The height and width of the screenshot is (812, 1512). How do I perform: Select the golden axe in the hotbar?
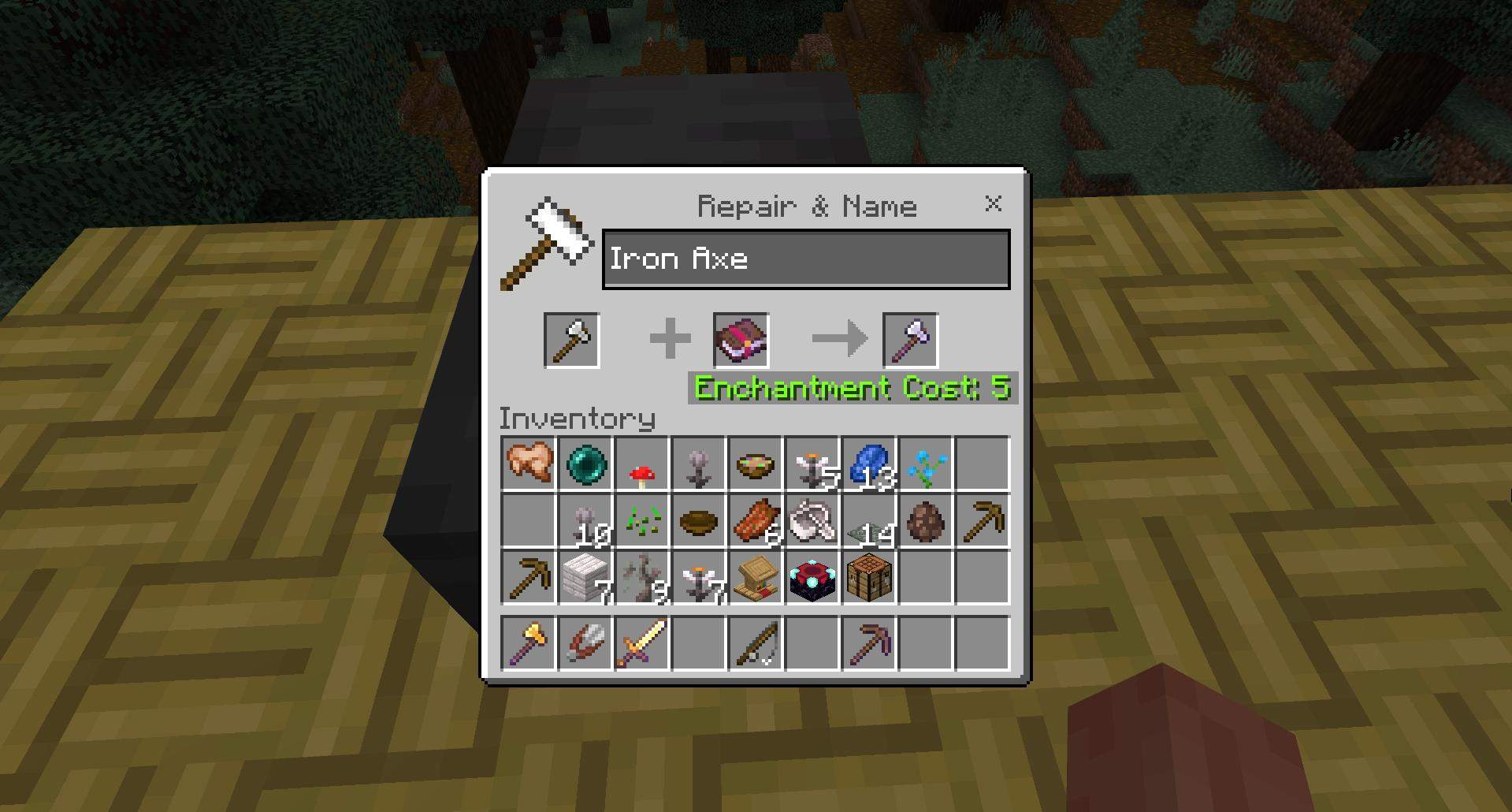click(x=529, y=643)
